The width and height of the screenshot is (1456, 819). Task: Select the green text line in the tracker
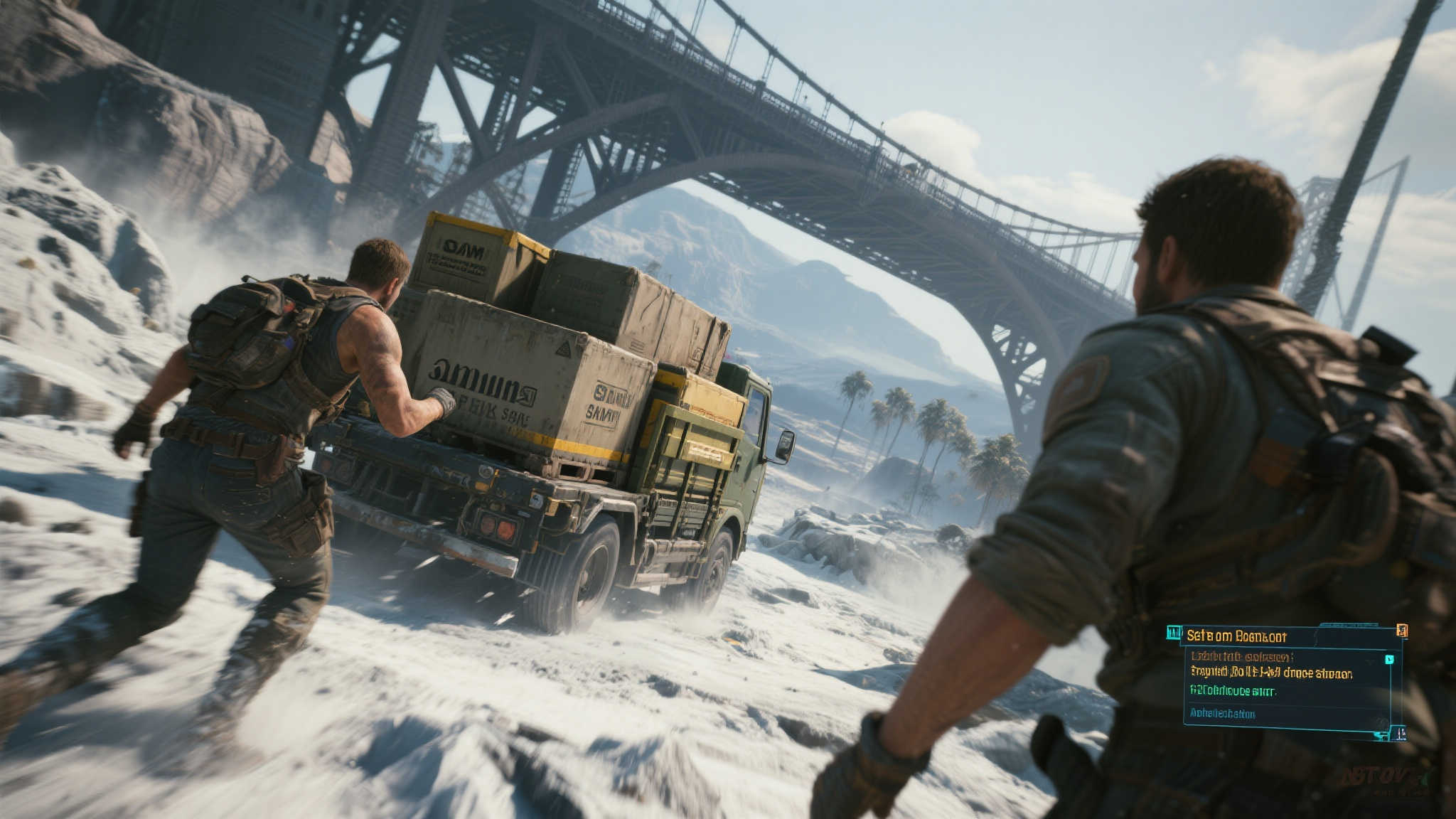pos(1233,690)
